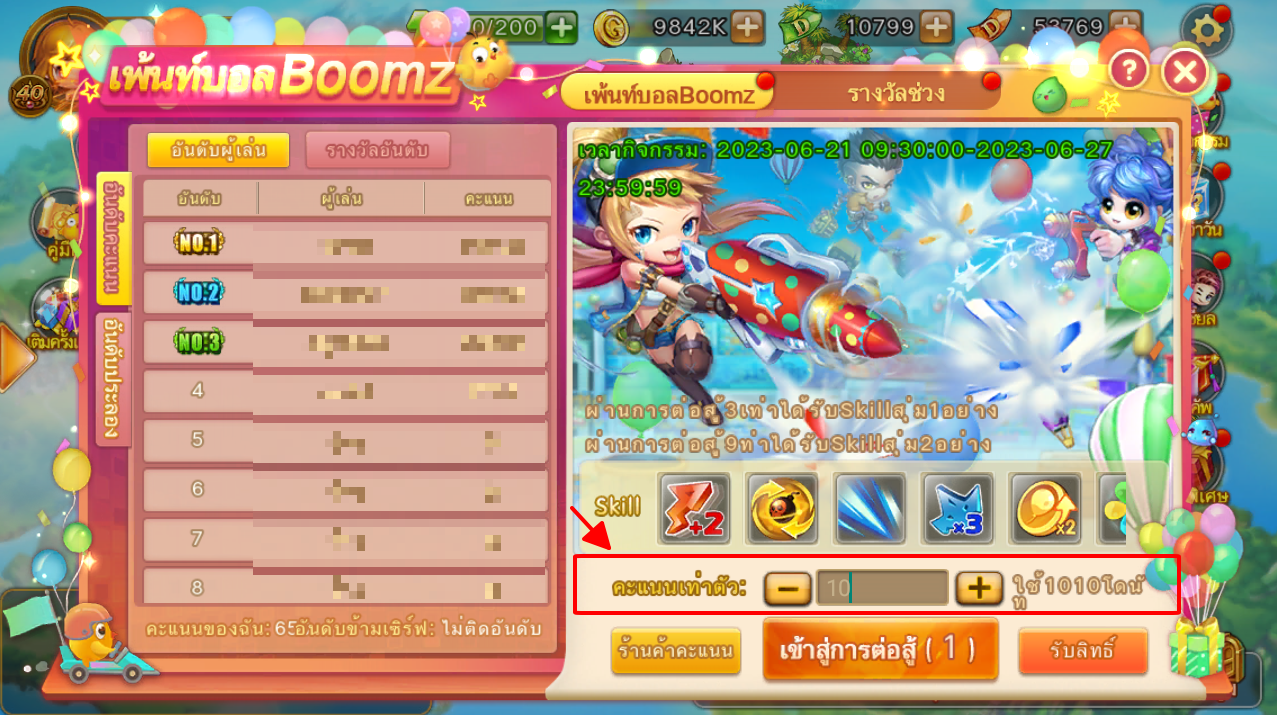Open the gear settings icon
Screen dimensions: 1277x715
[1206, 32]
